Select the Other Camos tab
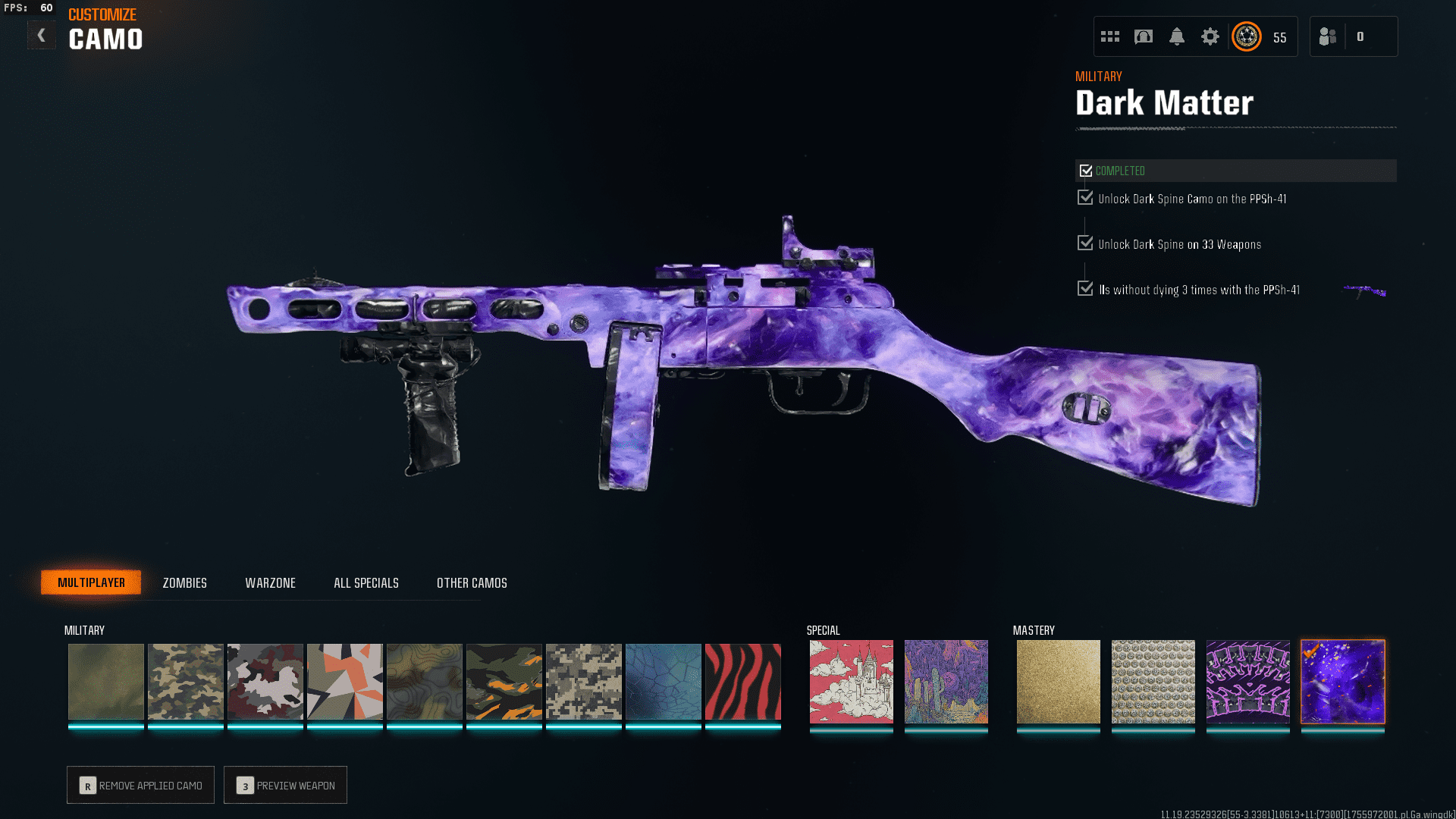The image size is (1456, 819). click(x=472, y=583)
